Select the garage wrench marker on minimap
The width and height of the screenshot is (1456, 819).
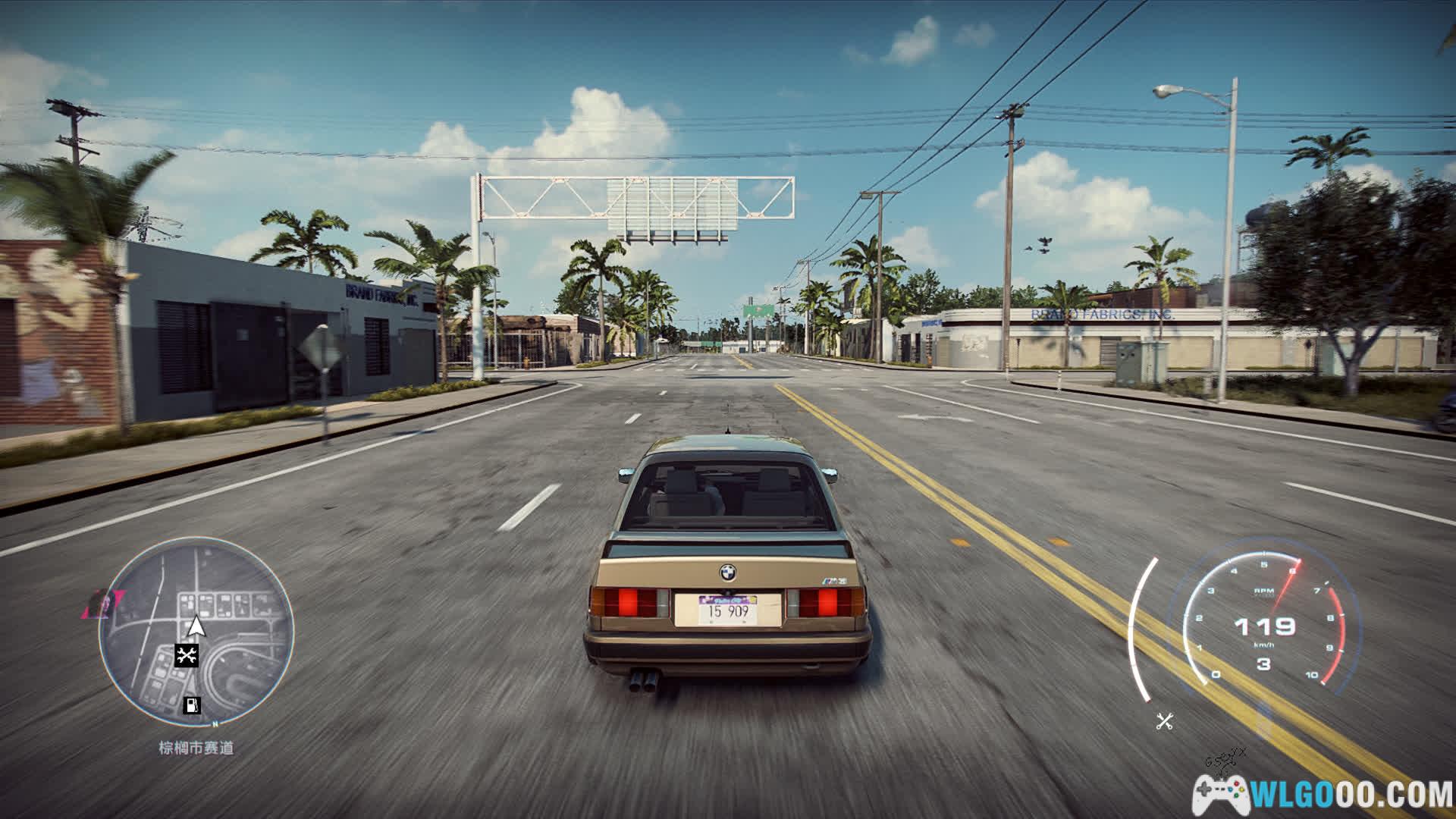[187, 655]
